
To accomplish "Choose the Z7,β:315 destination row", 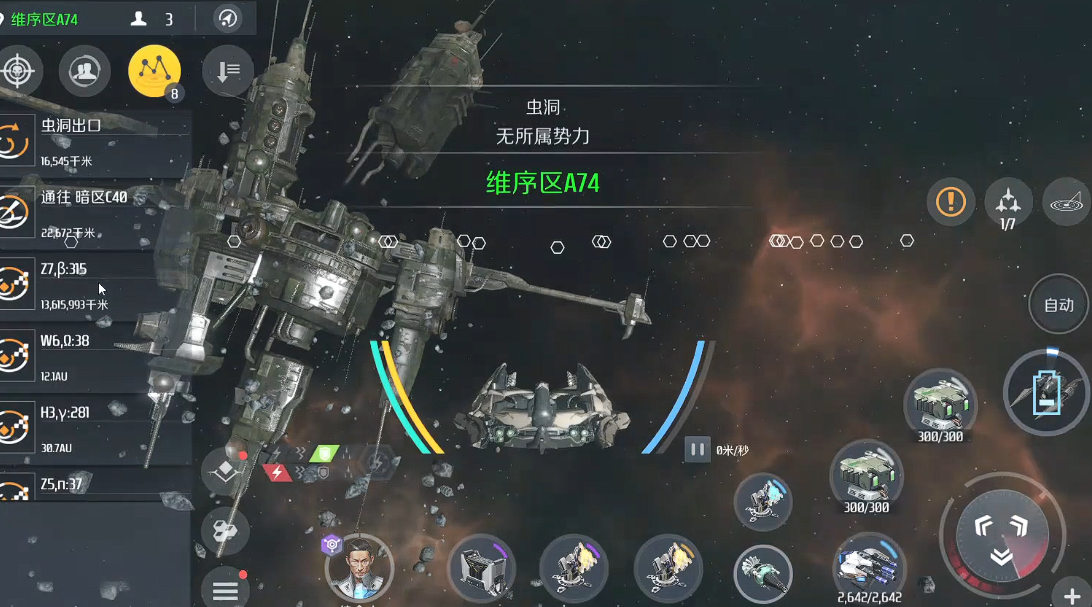I will coord(95,285).
